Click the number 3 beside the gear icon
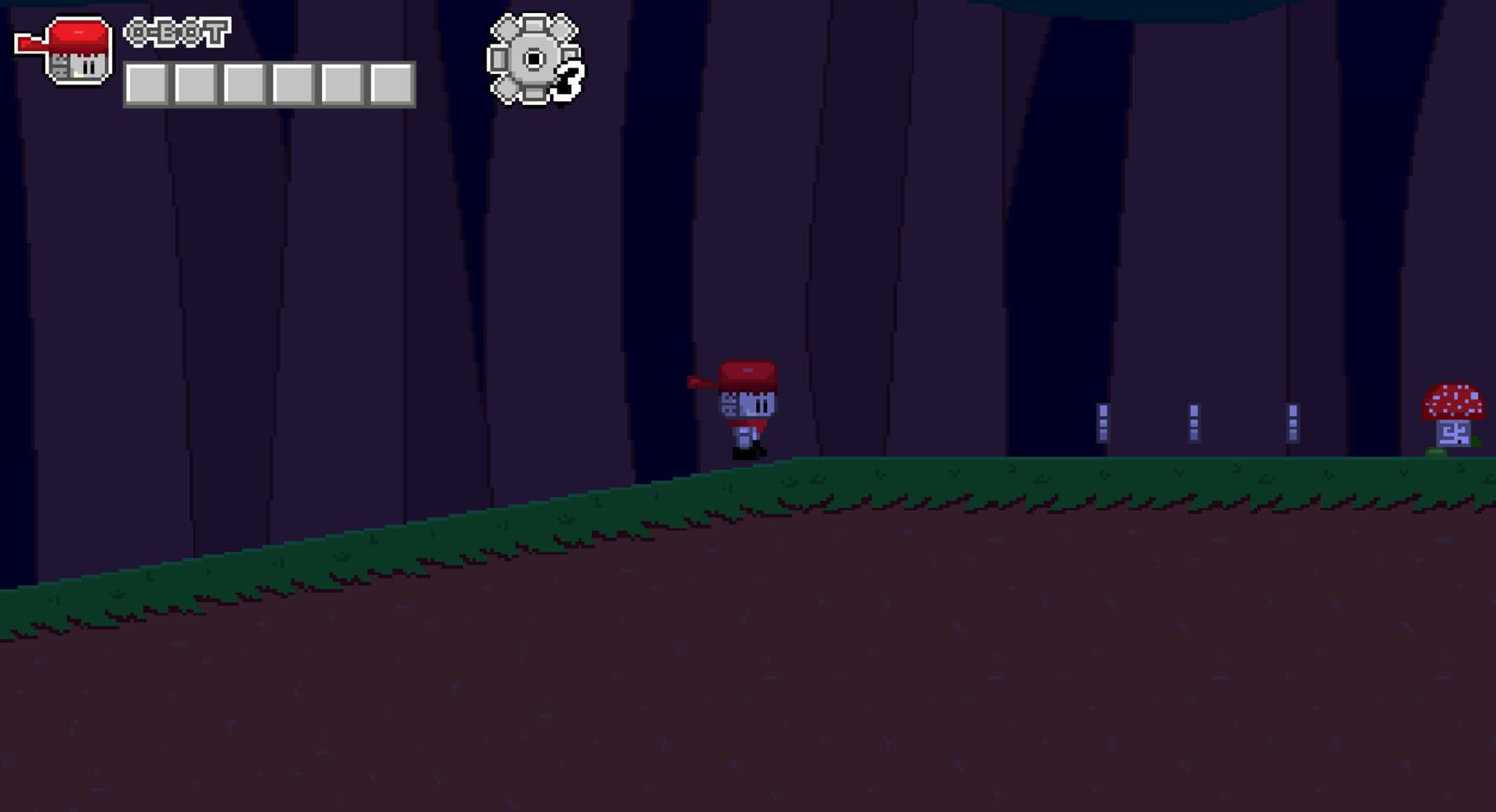Viewport: 1496px width, 812px height. [x=571, y=78]
